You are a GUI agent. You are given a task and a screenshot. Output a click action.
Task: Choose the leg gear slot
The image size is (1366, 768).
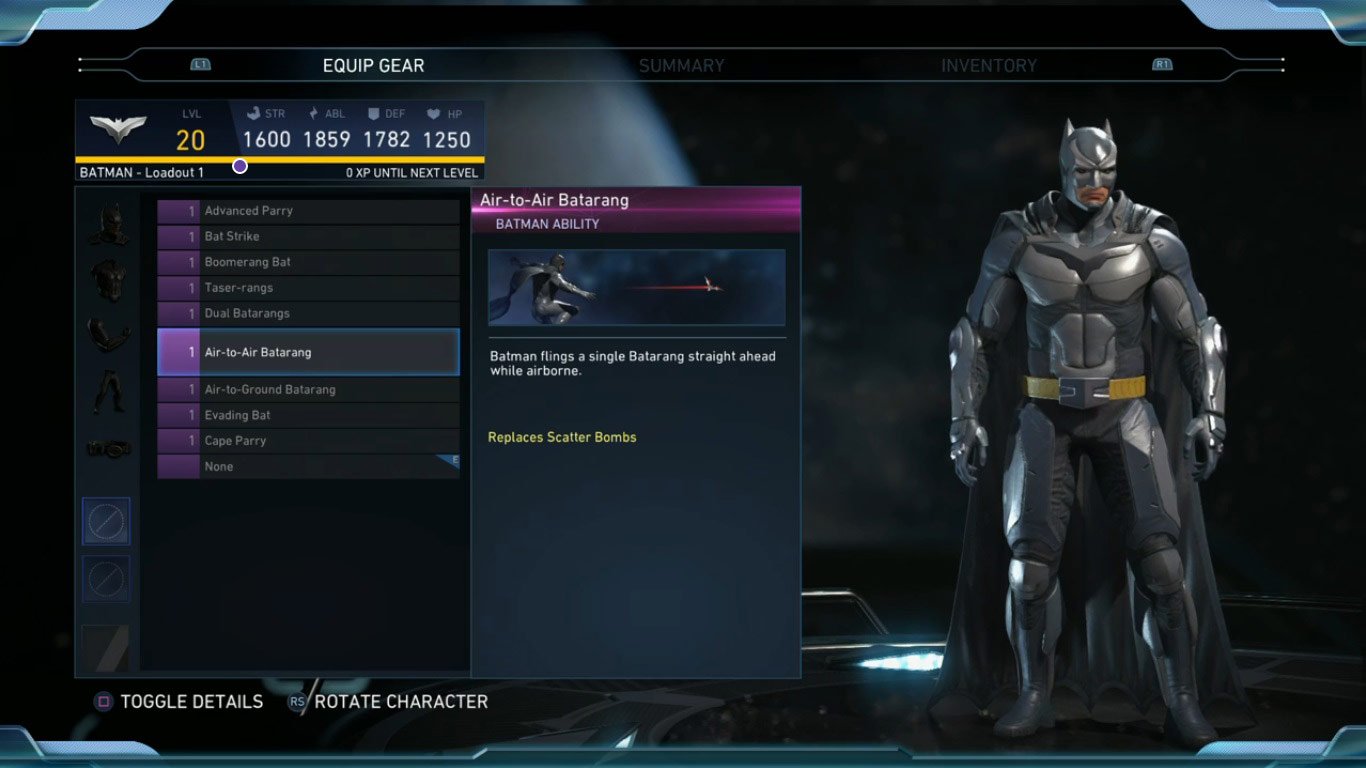pos(108,391)
